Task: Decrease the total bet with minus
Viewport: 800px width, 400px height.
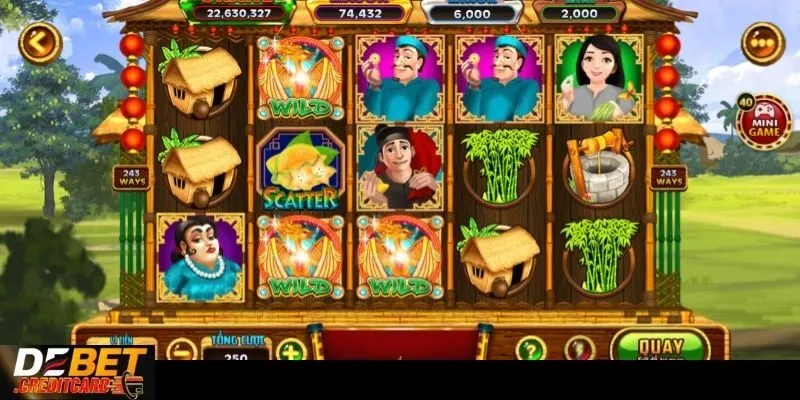Action: [181, 352]
